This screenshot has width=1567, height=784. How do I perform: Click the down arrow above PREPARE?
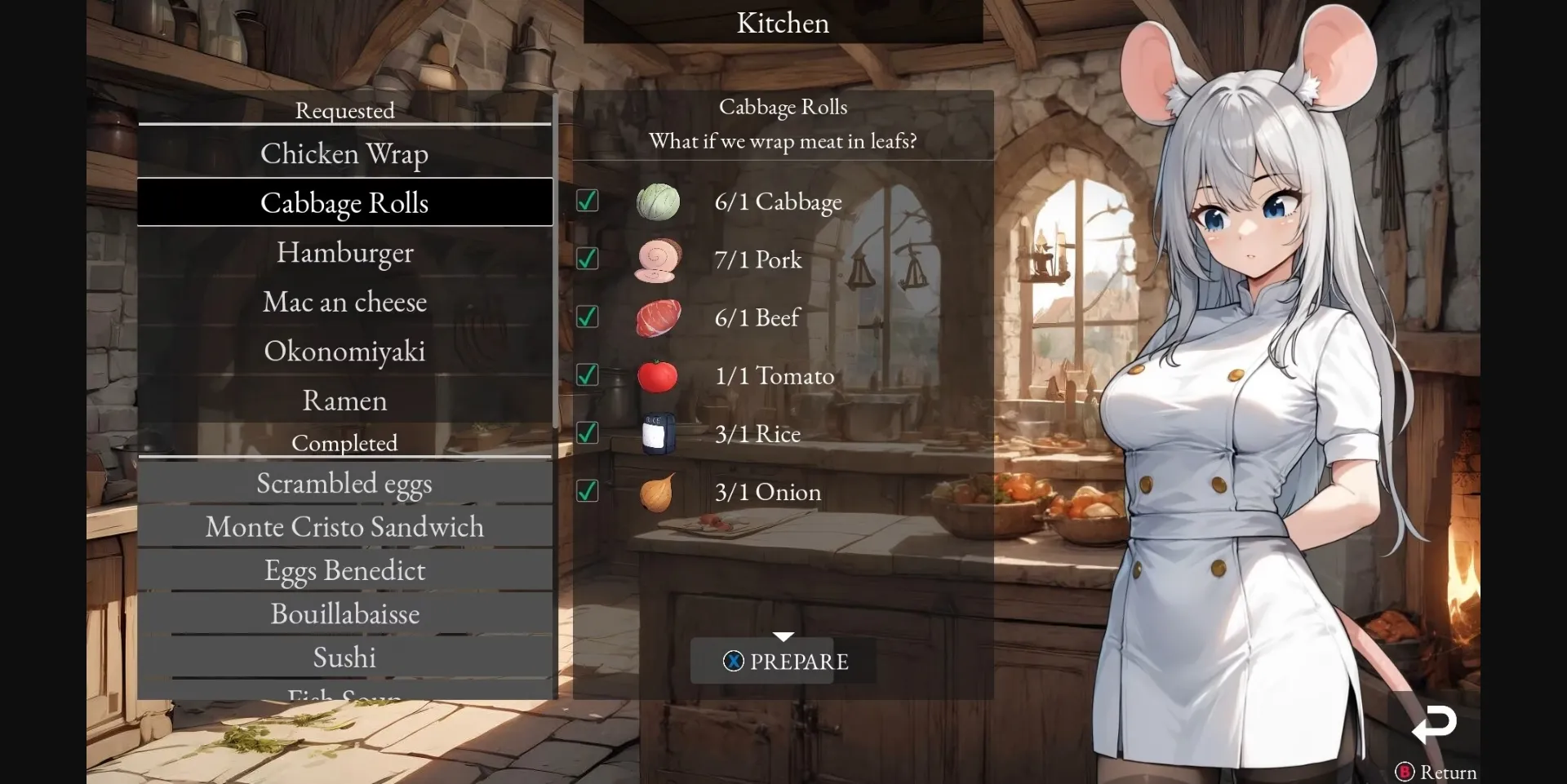[783, 636]
